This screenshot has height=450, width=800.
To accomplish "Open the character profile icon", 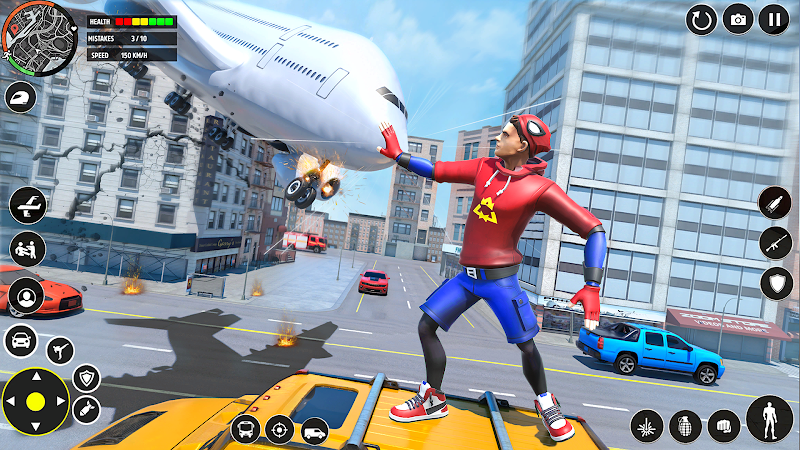I will point(26,296).
